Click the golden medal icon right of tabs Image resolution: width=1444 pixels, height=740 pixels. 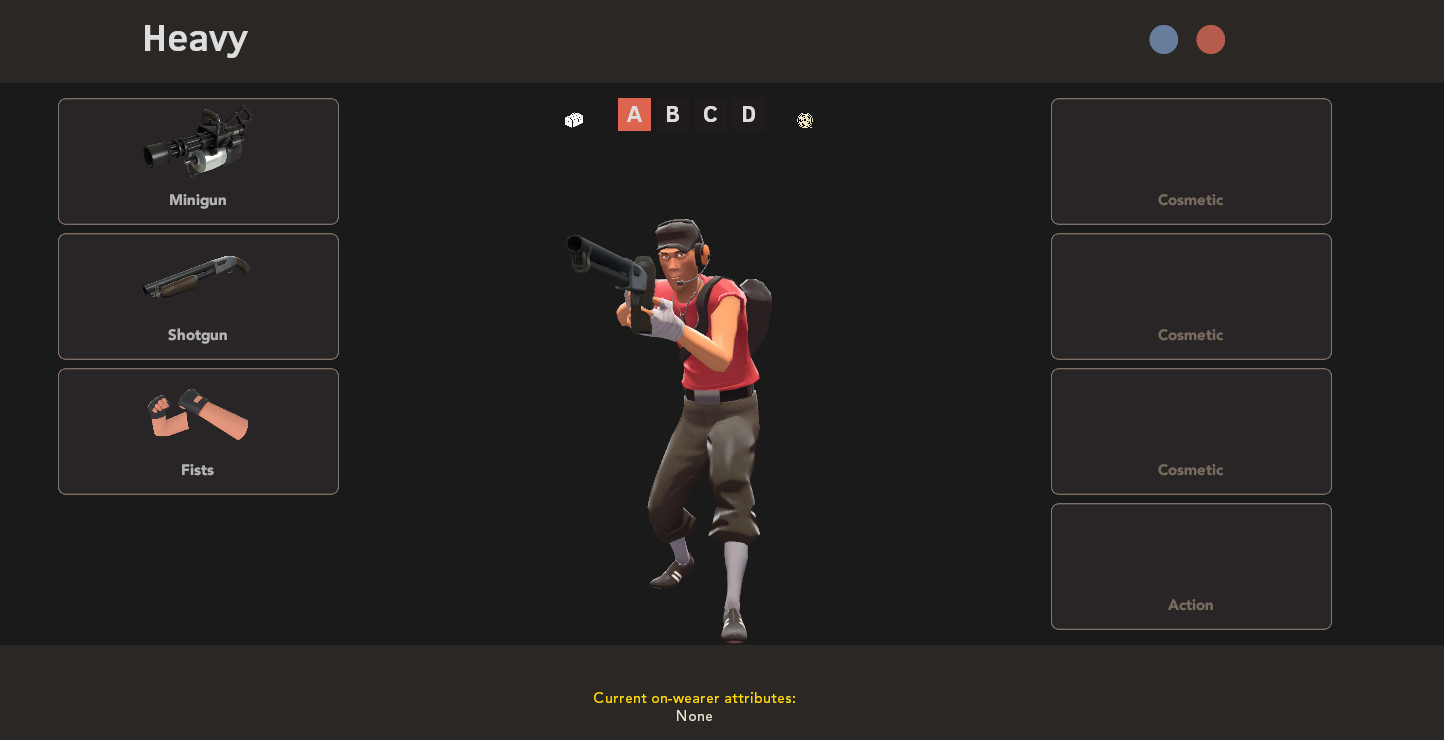(x=805, y=120)
